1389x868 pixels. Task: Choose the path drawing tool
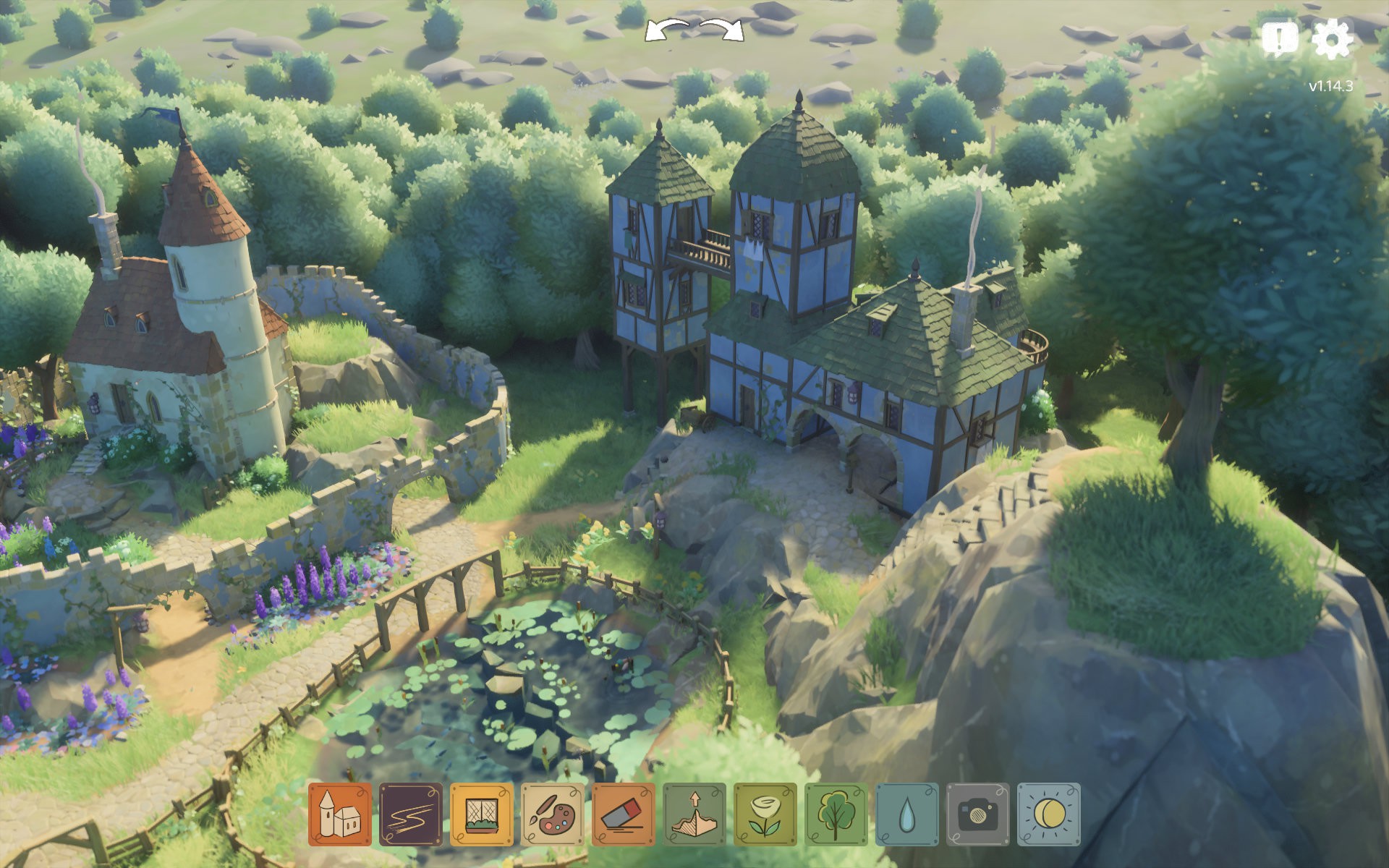click(410, 814)
